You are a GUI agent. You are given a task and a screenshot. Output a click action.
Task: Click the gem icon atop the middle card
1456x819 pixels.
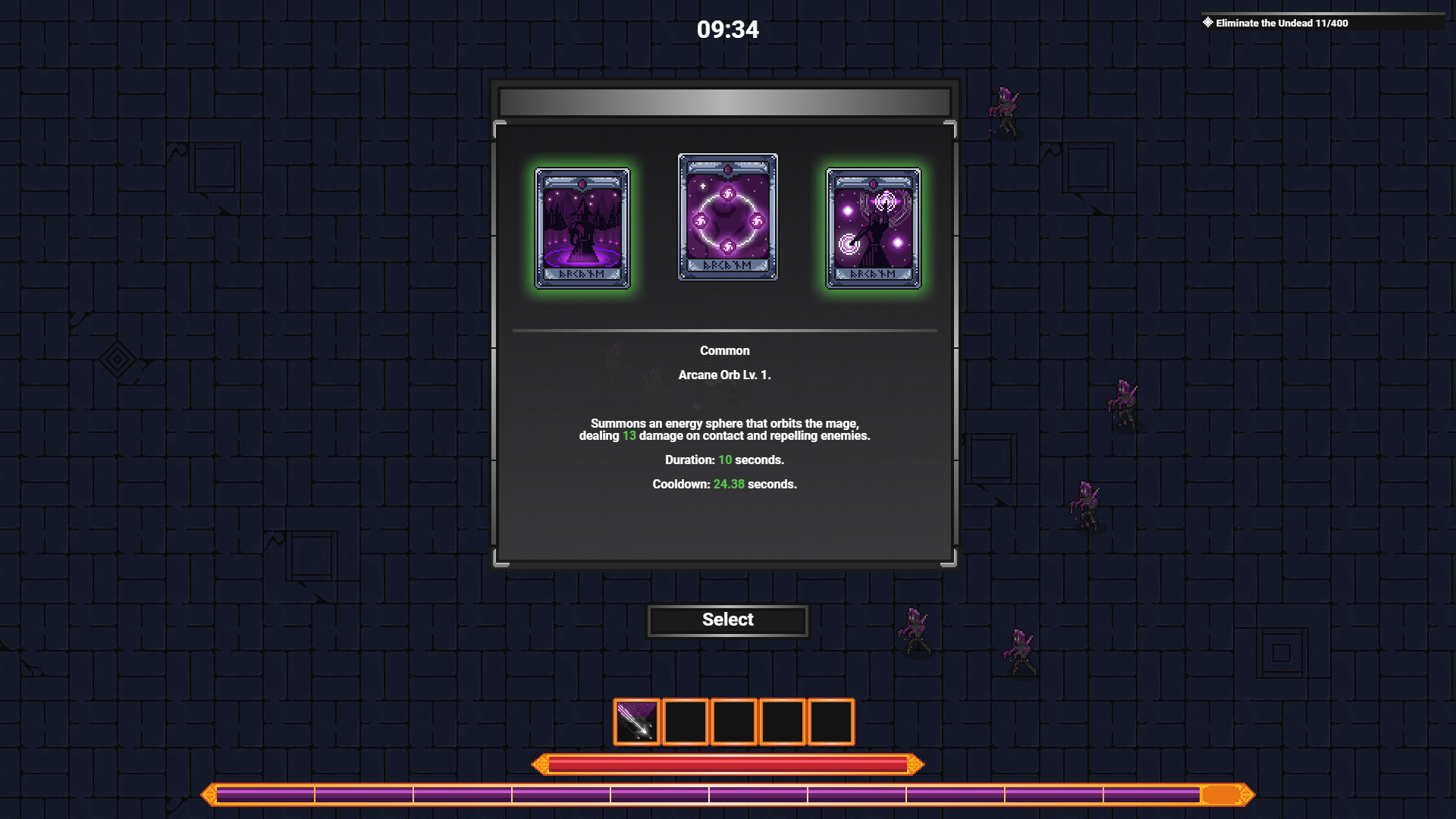pyautogui.click(x=726, y=168)
